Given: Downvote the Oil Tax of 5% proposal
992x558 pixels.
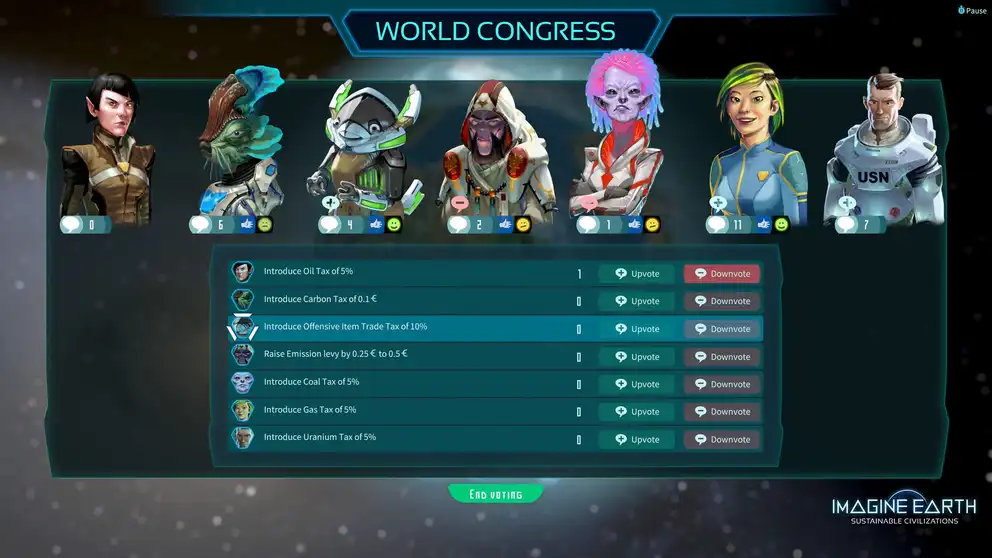Looking at the screenshot, I should pos(721,274).
